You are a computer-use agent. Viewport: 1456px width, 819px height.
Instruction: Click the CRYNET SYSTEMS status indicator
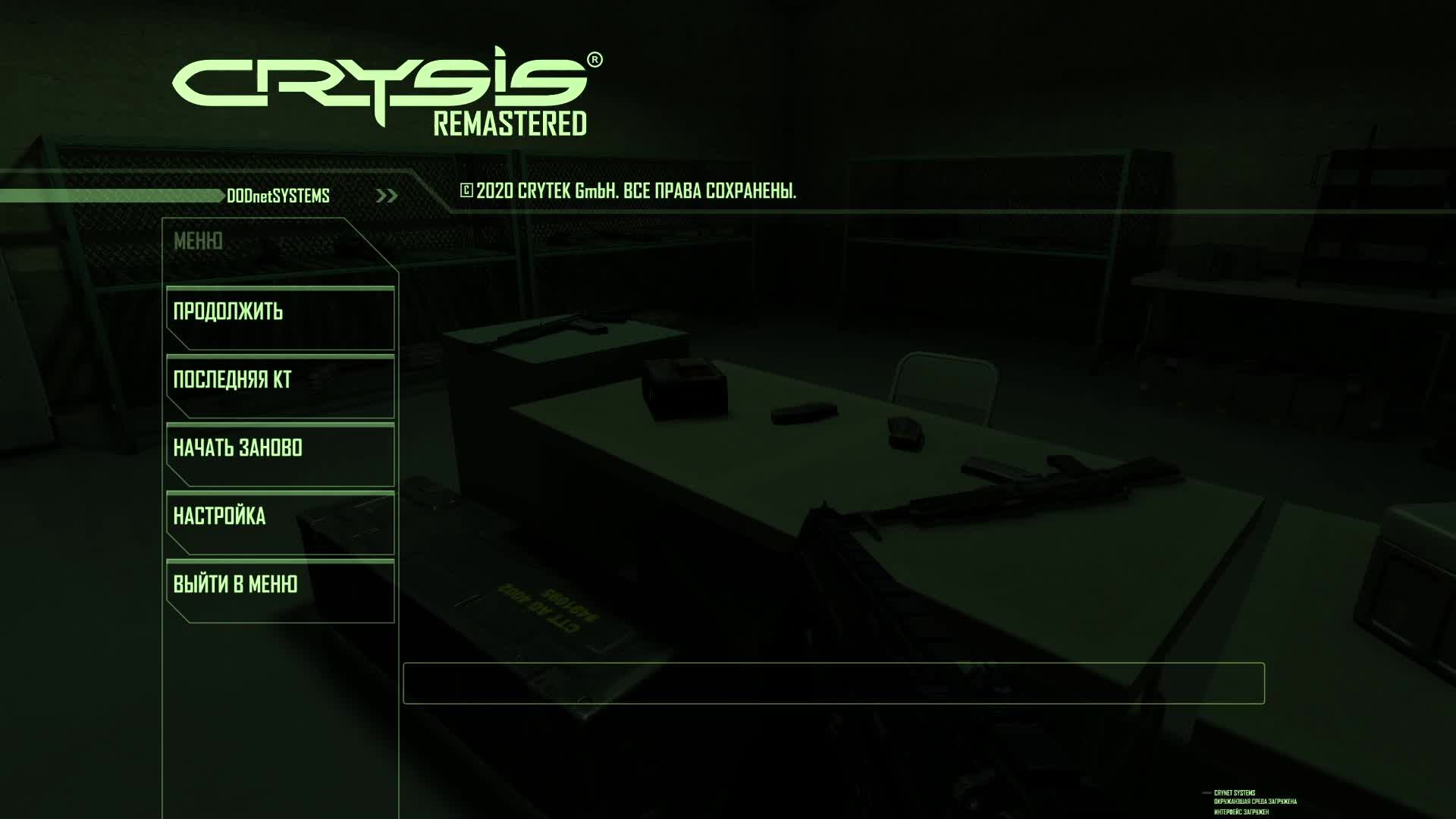[x=1236, y=792]
